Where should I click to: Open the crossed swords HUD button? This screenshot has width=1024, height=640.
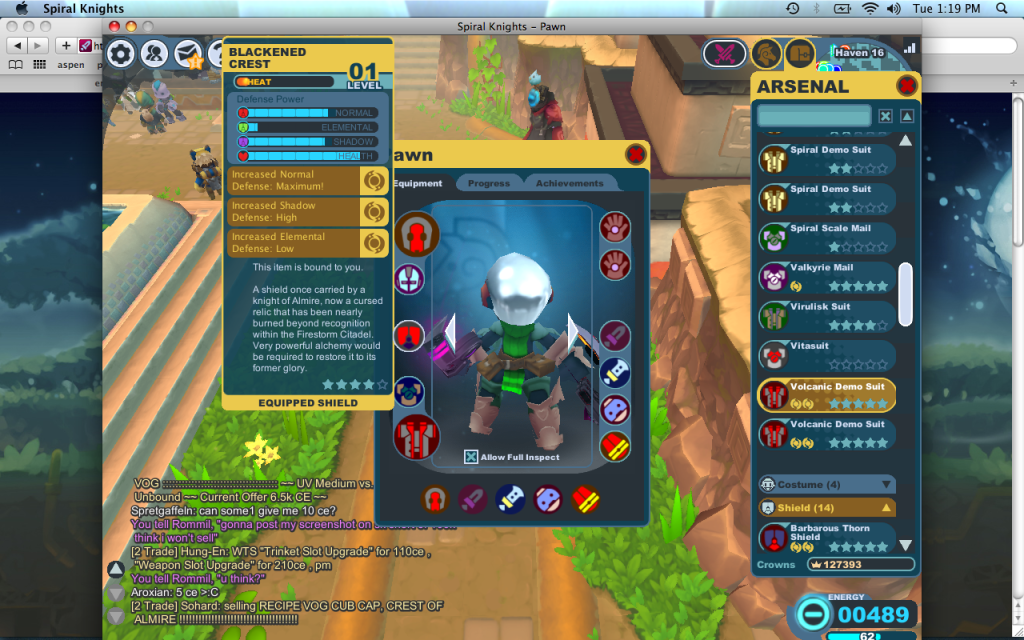(723, 53)
